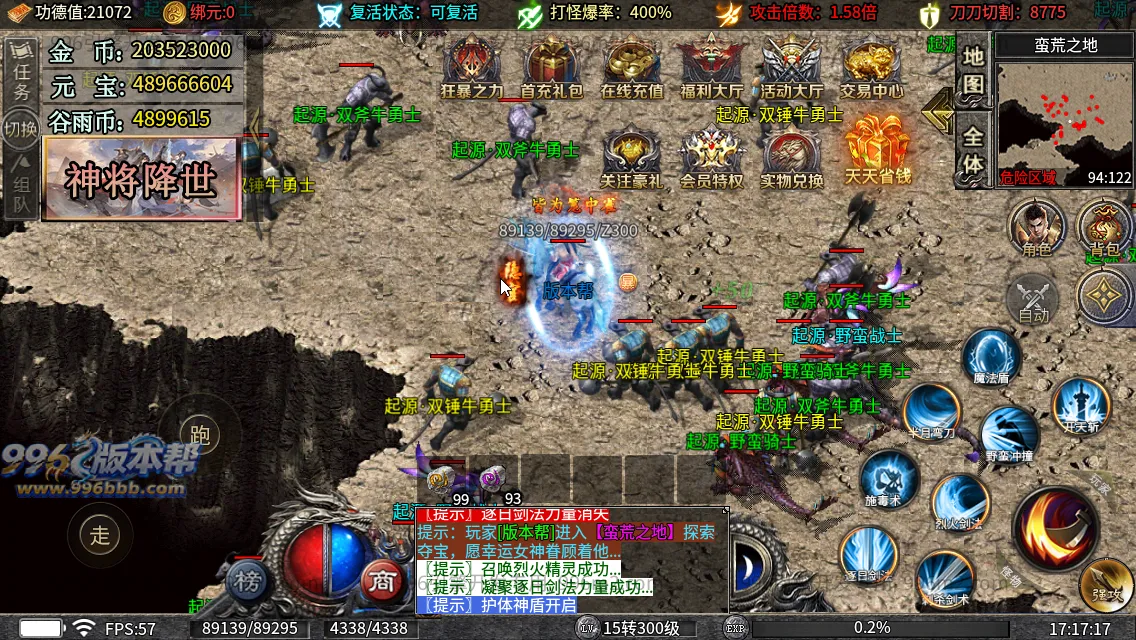Open the 会员特权 member privileges
The image size is (1136, 640).
(711, 158)
